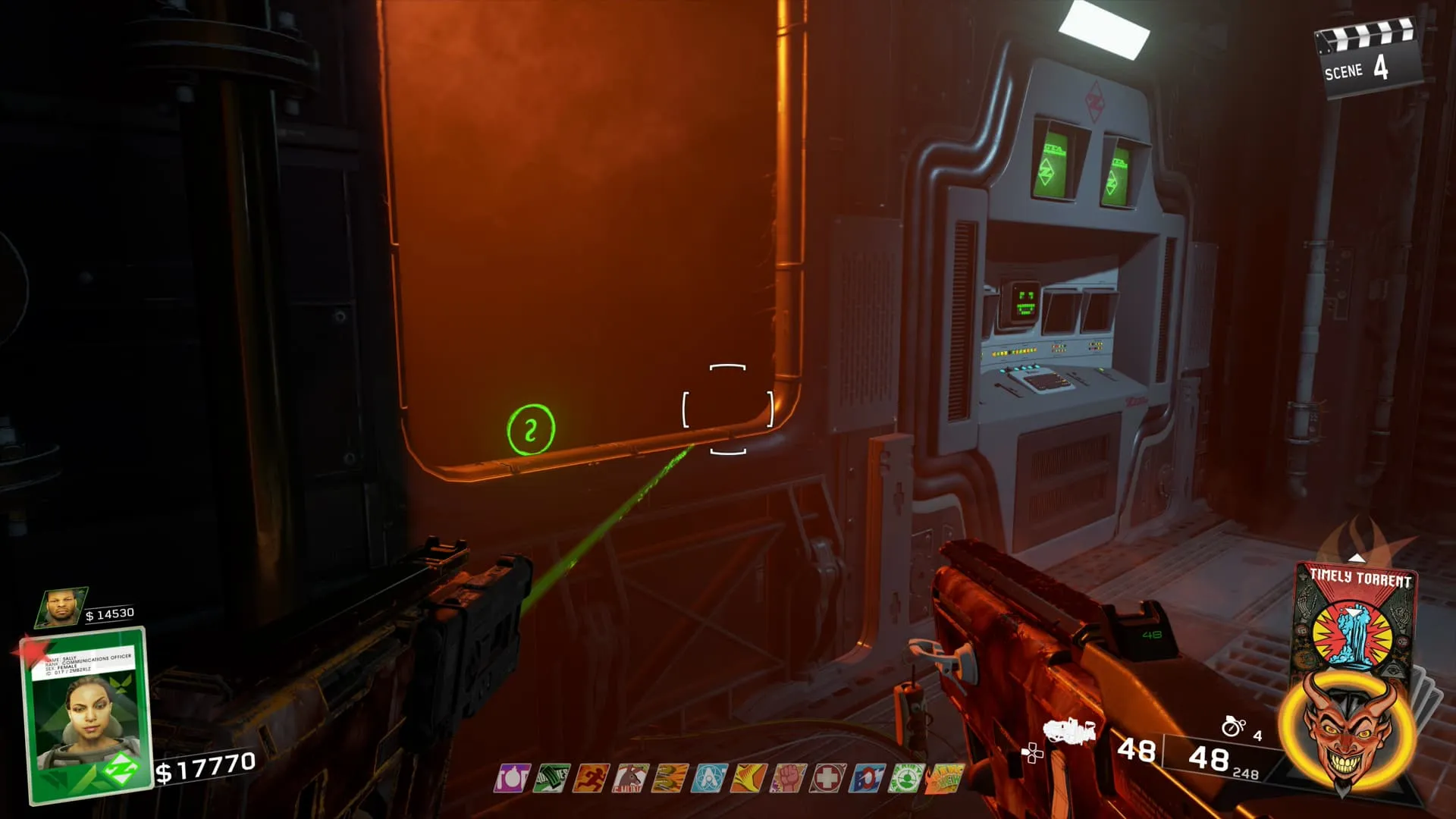Click the green Quickies perk icon

(x=551, y=778)
